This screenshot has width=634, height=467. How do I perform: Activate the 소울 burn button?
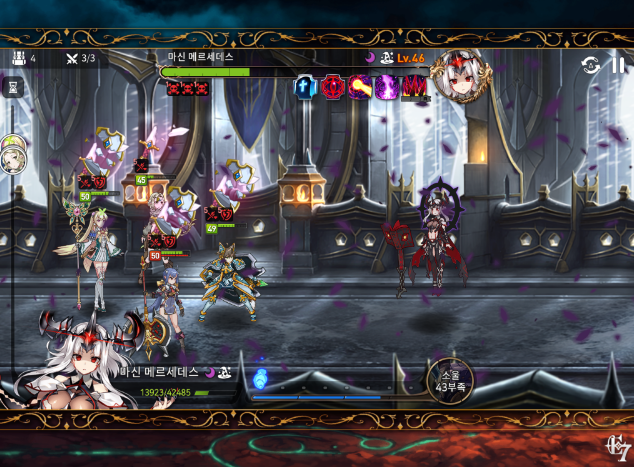click(449, 380)
